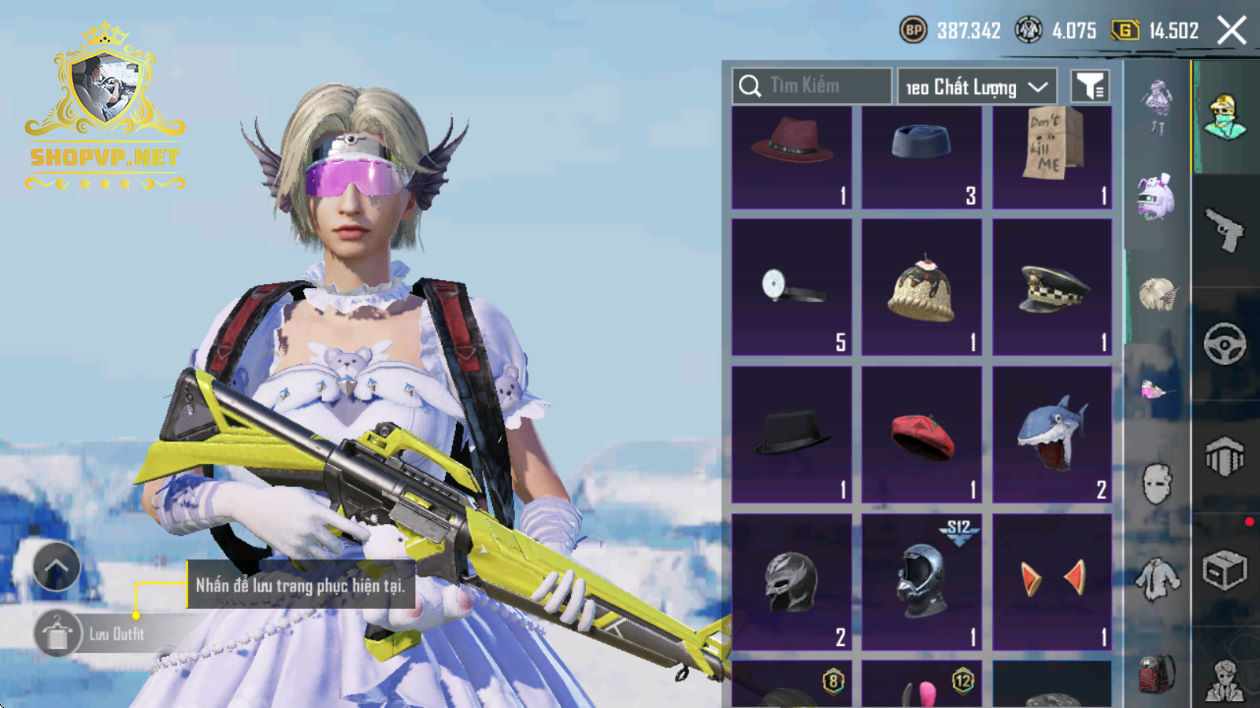Viewport: 1260px width, 708px height.
Task: Select the maroon fedora hat
Action: coord(792,157)
